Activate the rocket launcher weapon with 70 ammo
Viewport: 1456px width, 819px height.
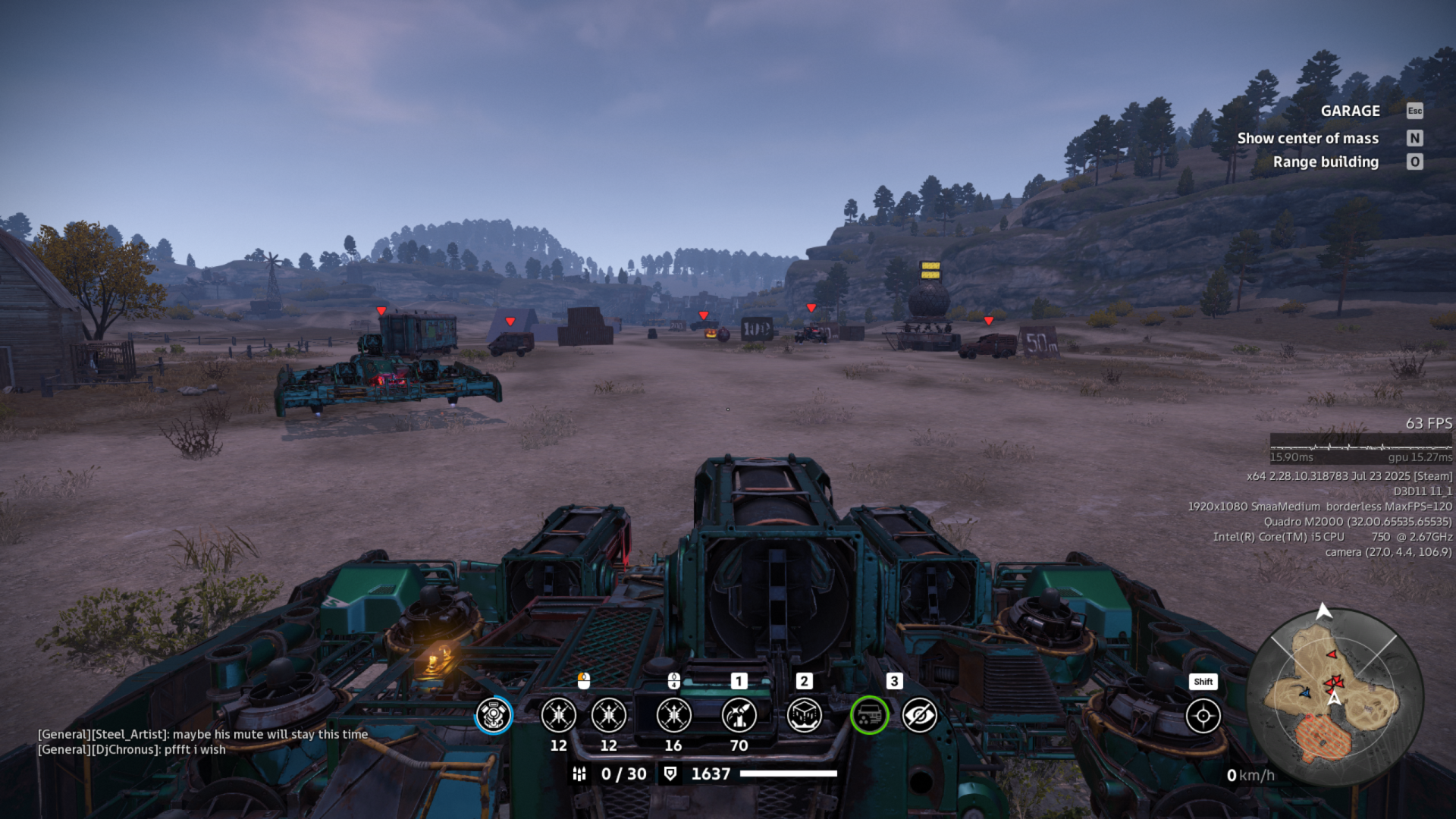739,715
